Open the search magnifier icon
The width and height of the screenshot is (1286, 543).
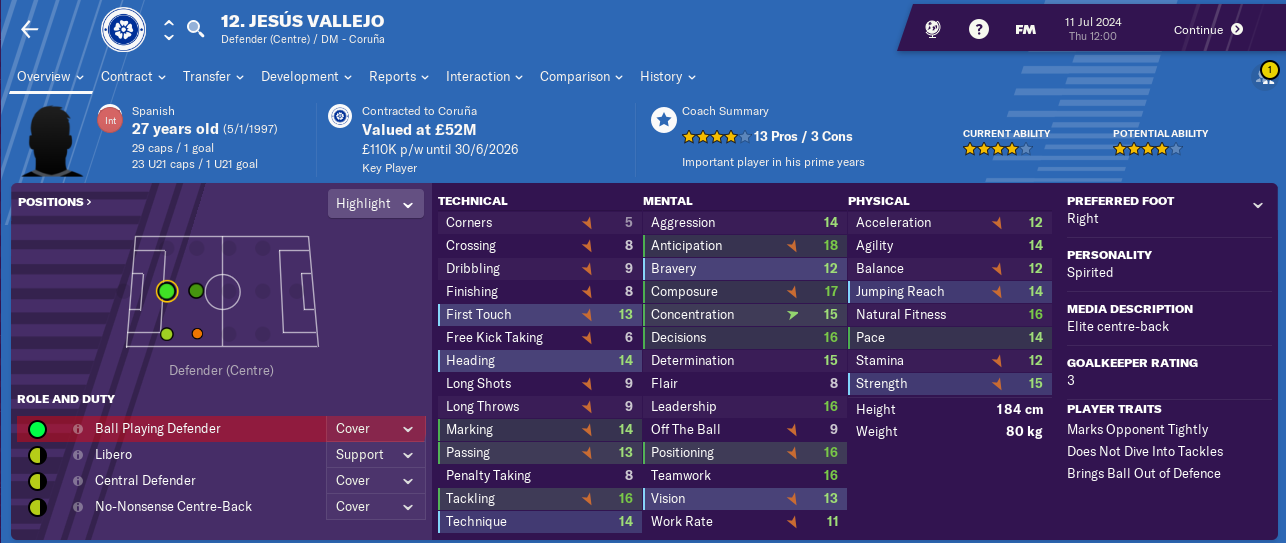pyautogui.click(x=196, y=29)
